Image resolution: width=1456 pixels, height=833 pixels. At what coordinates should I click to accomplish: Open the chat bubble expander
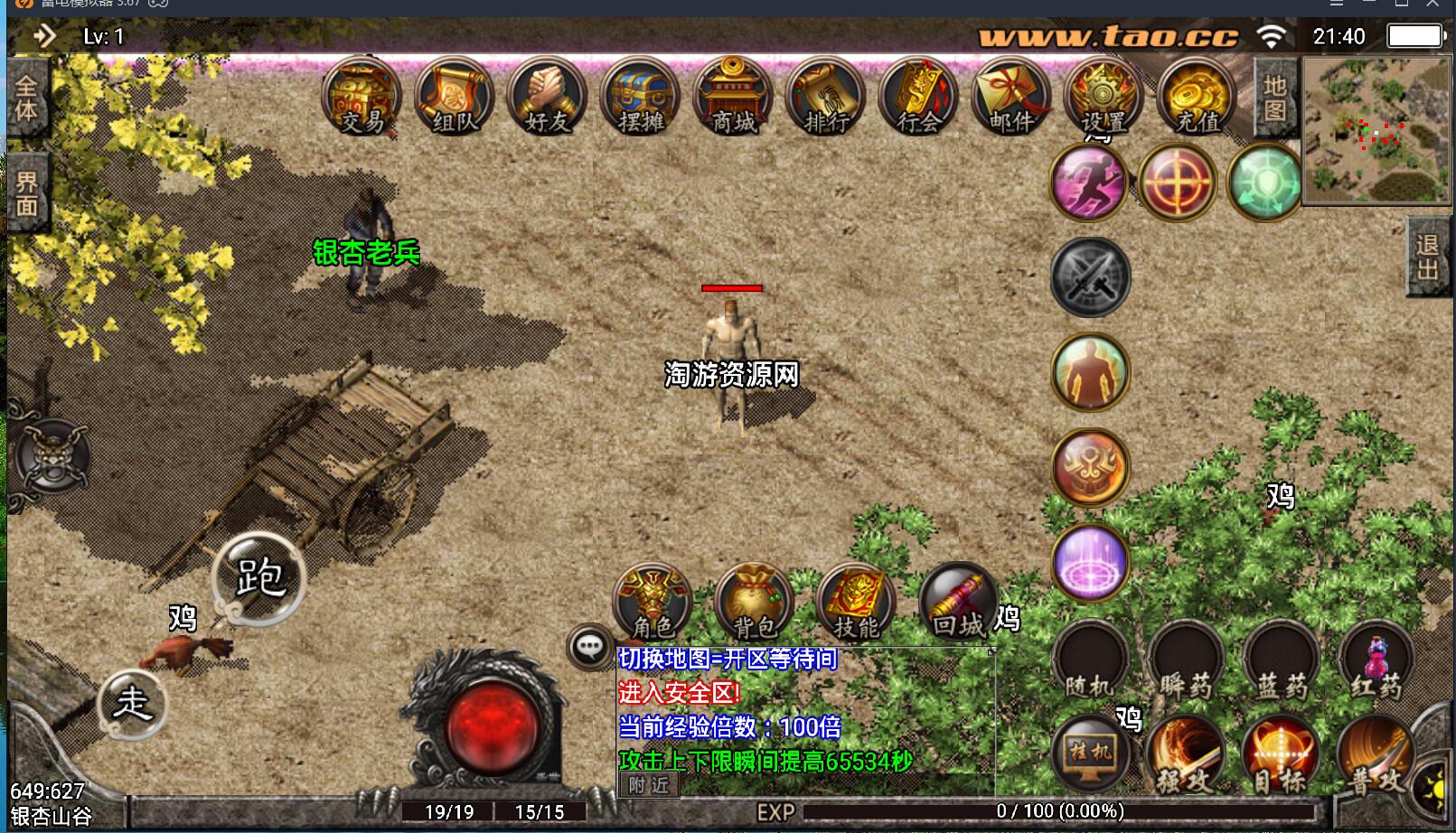click(x=589, y=645)
